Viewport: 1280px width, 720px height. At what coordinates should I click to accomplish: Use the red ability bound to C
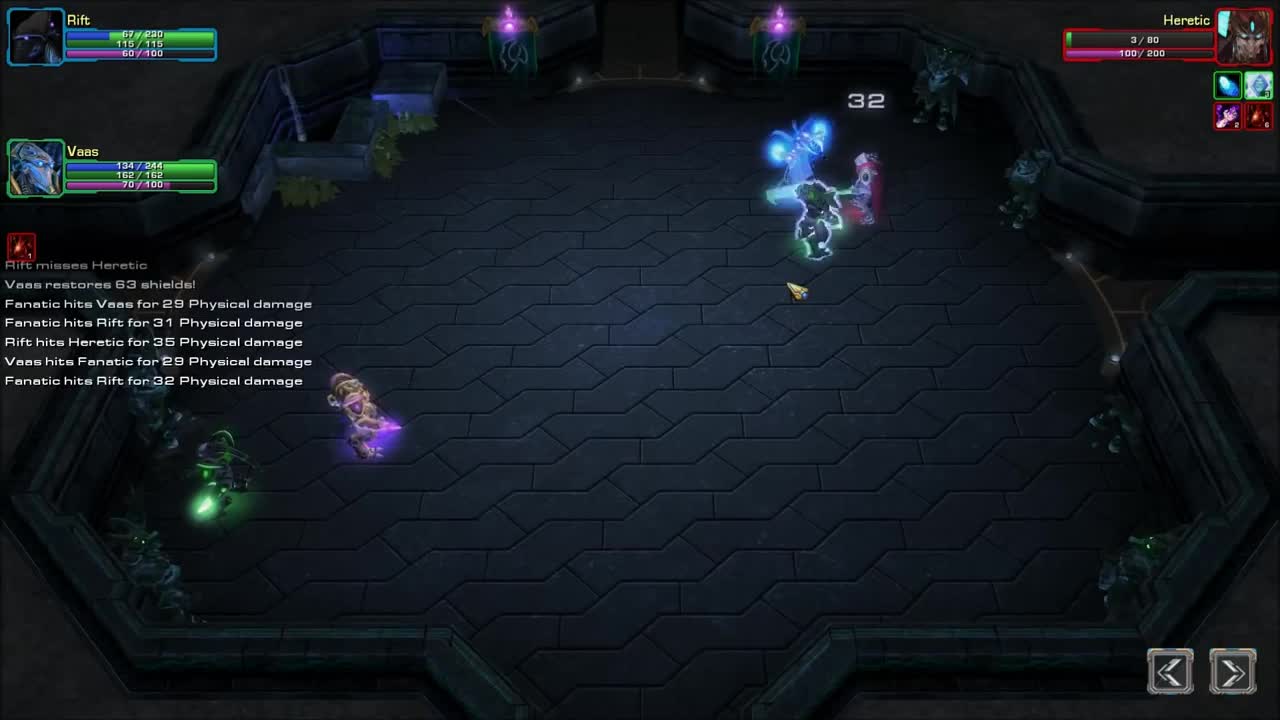click(x=1258, y=117)
